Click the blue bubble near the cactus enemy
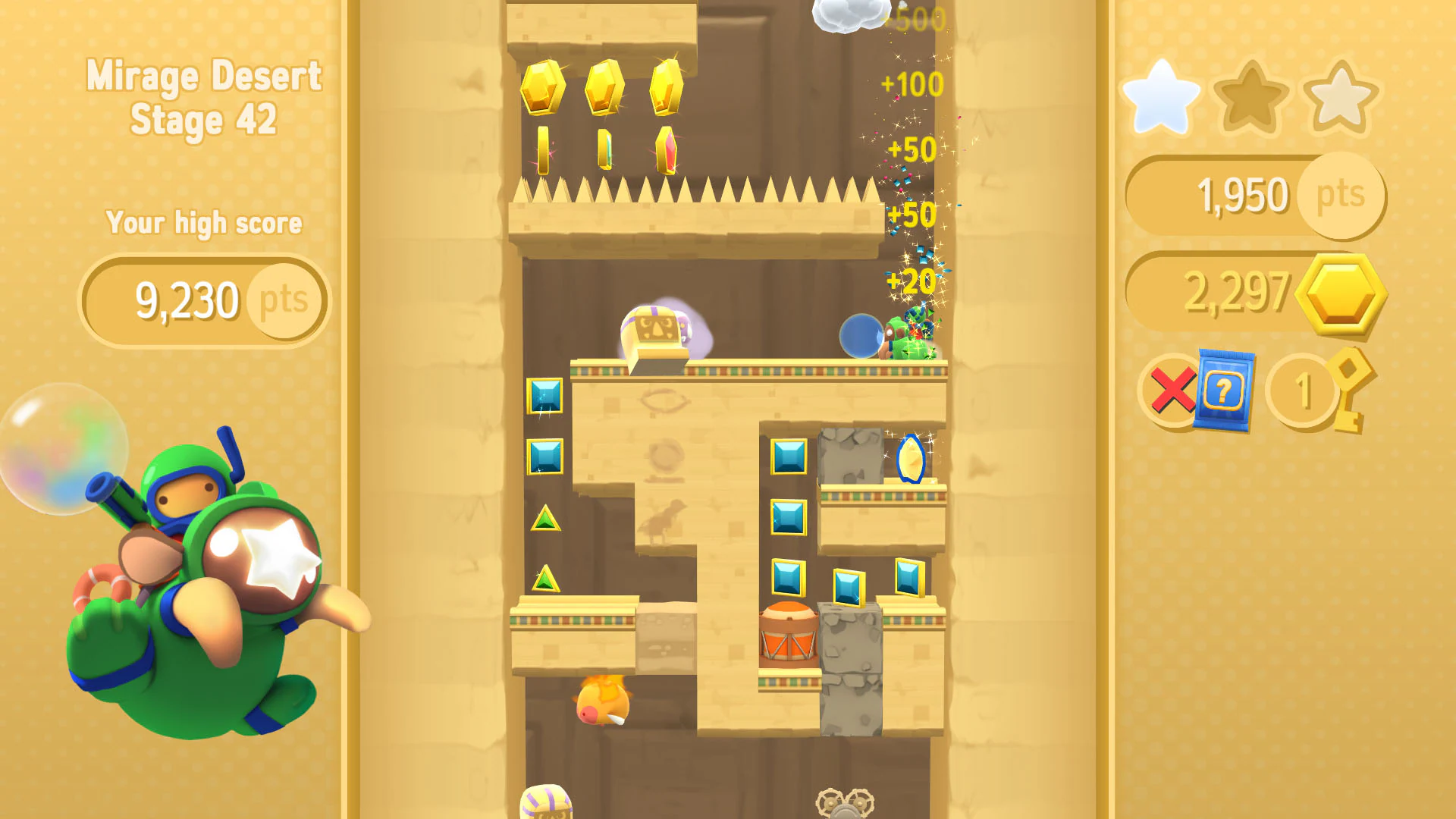This screenshot has height=819, width=1456. (861, 335)
